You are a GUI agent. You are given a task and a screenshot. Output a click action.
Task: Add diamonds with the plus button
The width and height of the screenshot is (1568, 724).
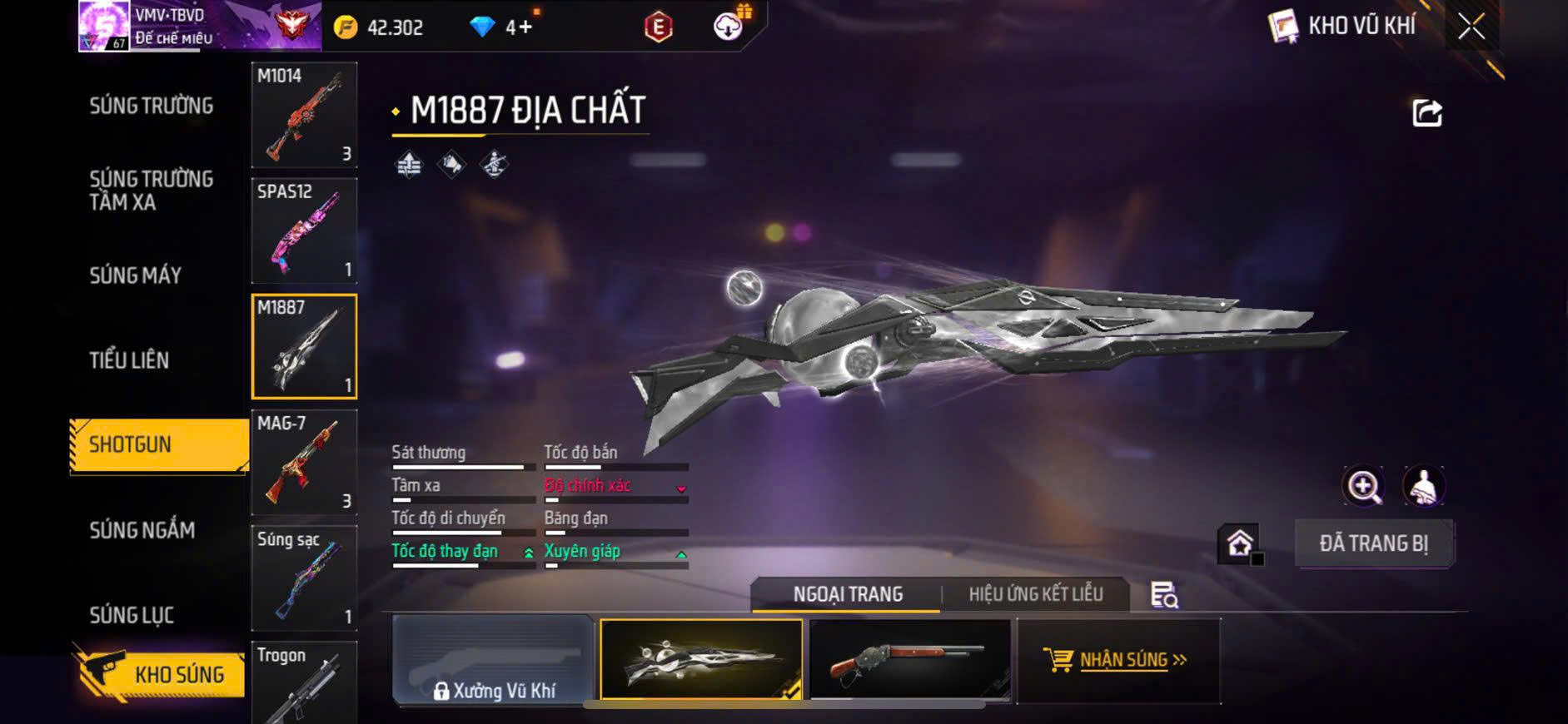click(525, 27)
